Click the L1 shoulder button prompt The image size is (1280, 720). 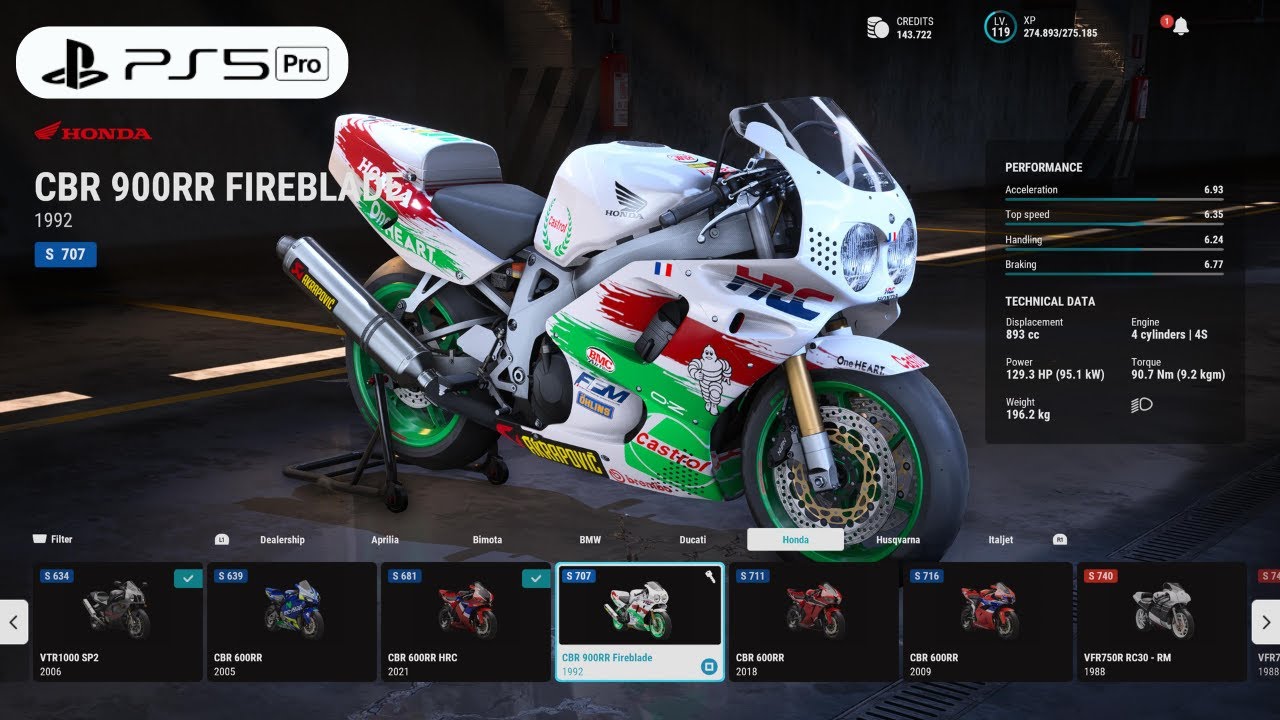click(x=222, y=540)
